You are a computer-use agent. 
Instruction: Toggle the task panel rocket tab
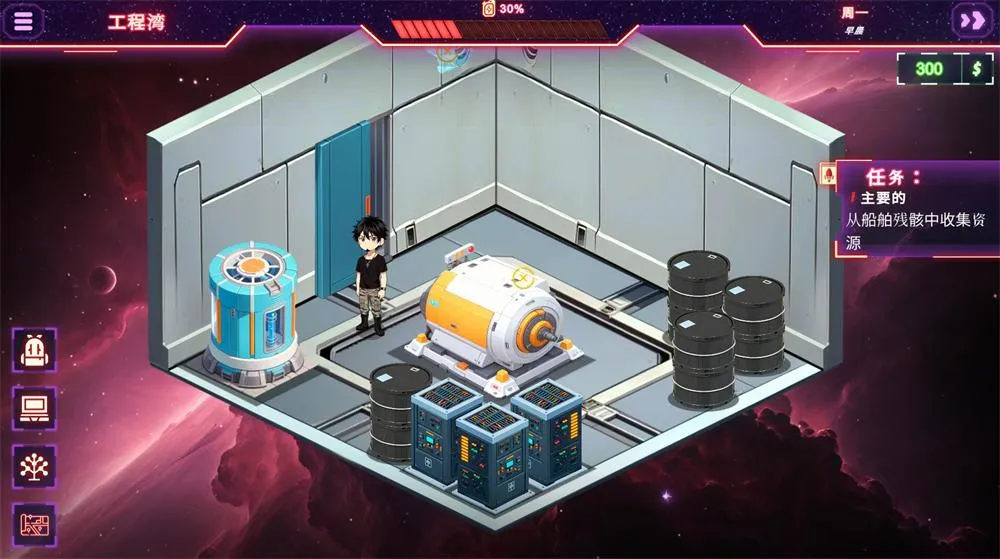(828, 176)
